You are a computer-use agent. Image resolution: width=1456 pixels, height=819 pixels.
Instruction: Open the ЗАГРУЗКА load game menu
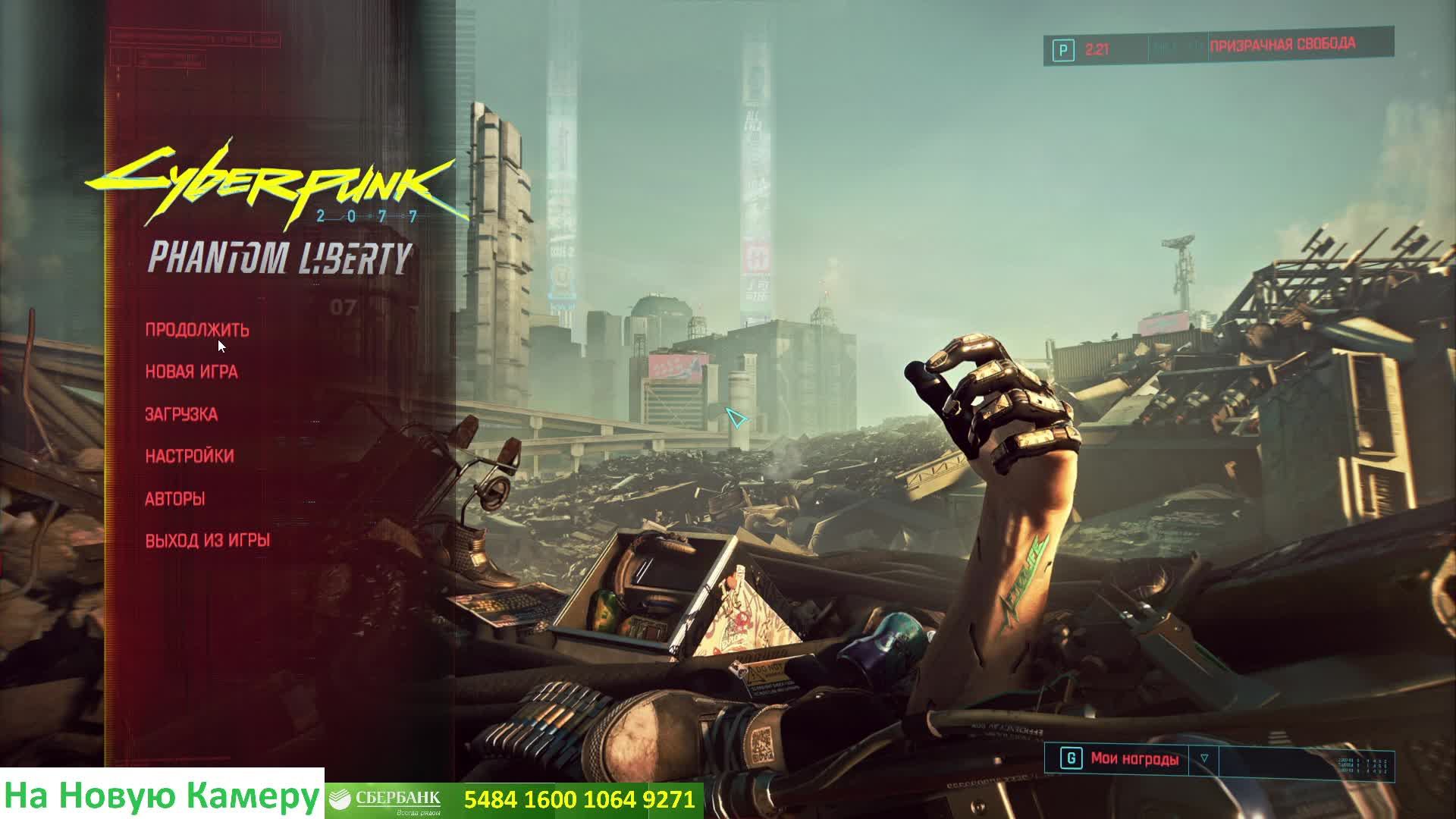(181, 414)
